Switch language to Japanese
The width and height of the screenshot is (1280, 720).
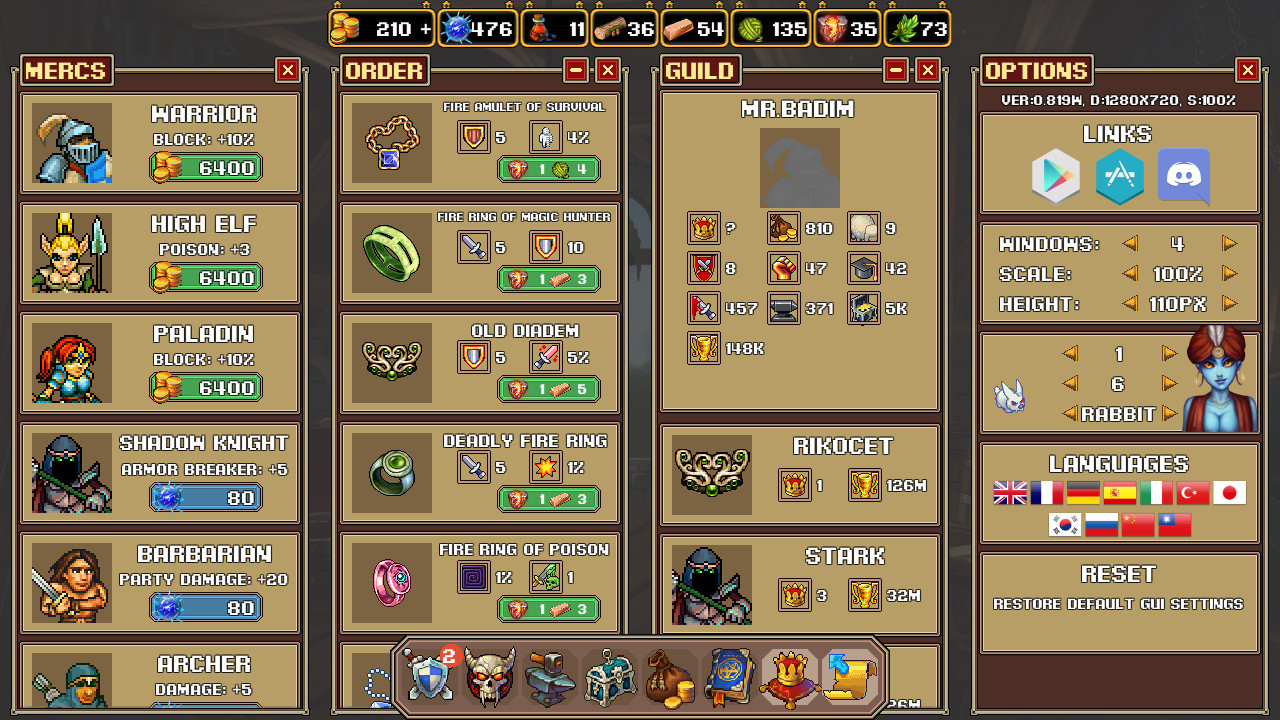coord(1229,492)
